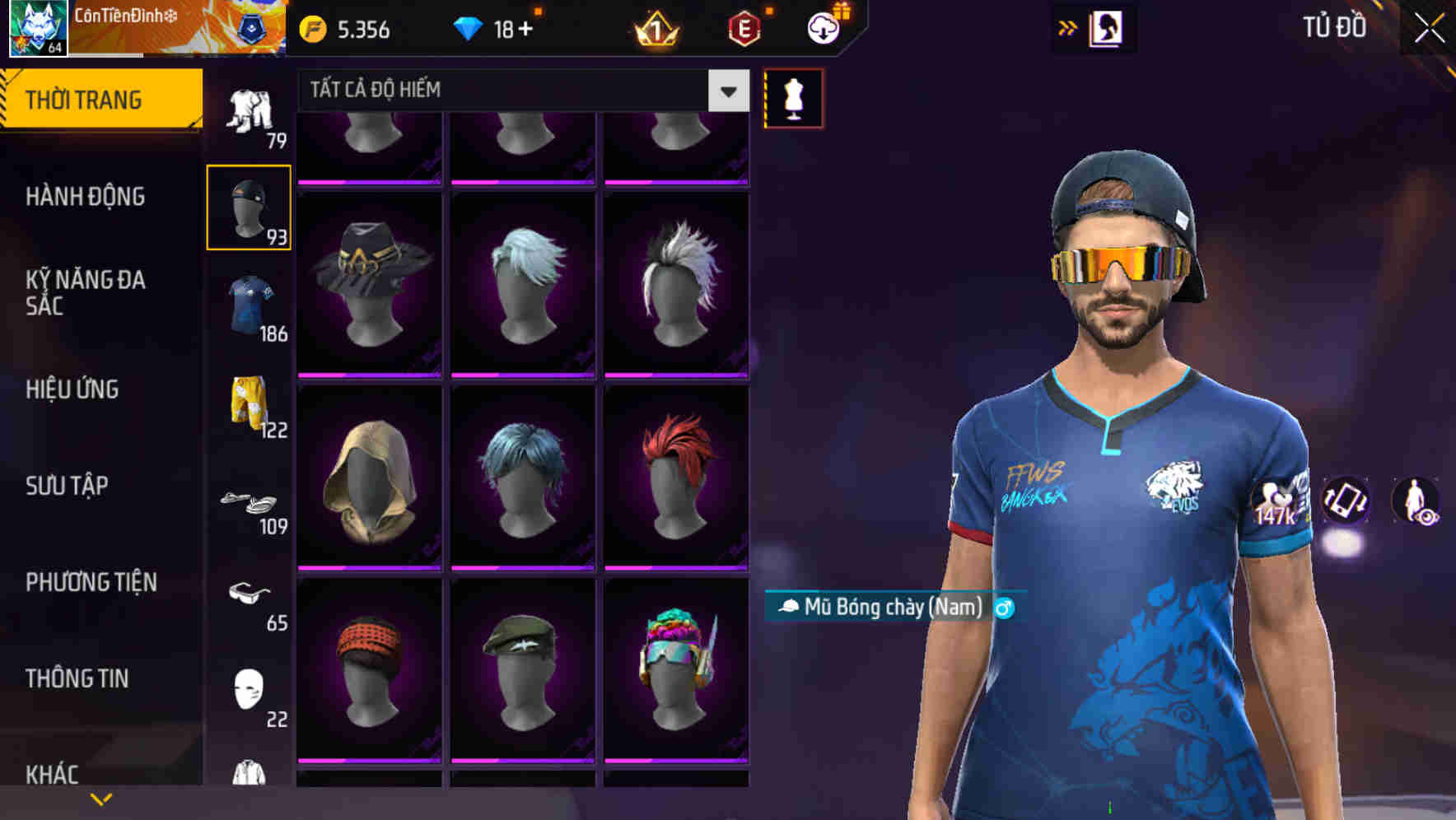The image size is (1456, 820).
Task: Toggle the mannequin preview next to rarity filter
Action: [x=793, y=97]
